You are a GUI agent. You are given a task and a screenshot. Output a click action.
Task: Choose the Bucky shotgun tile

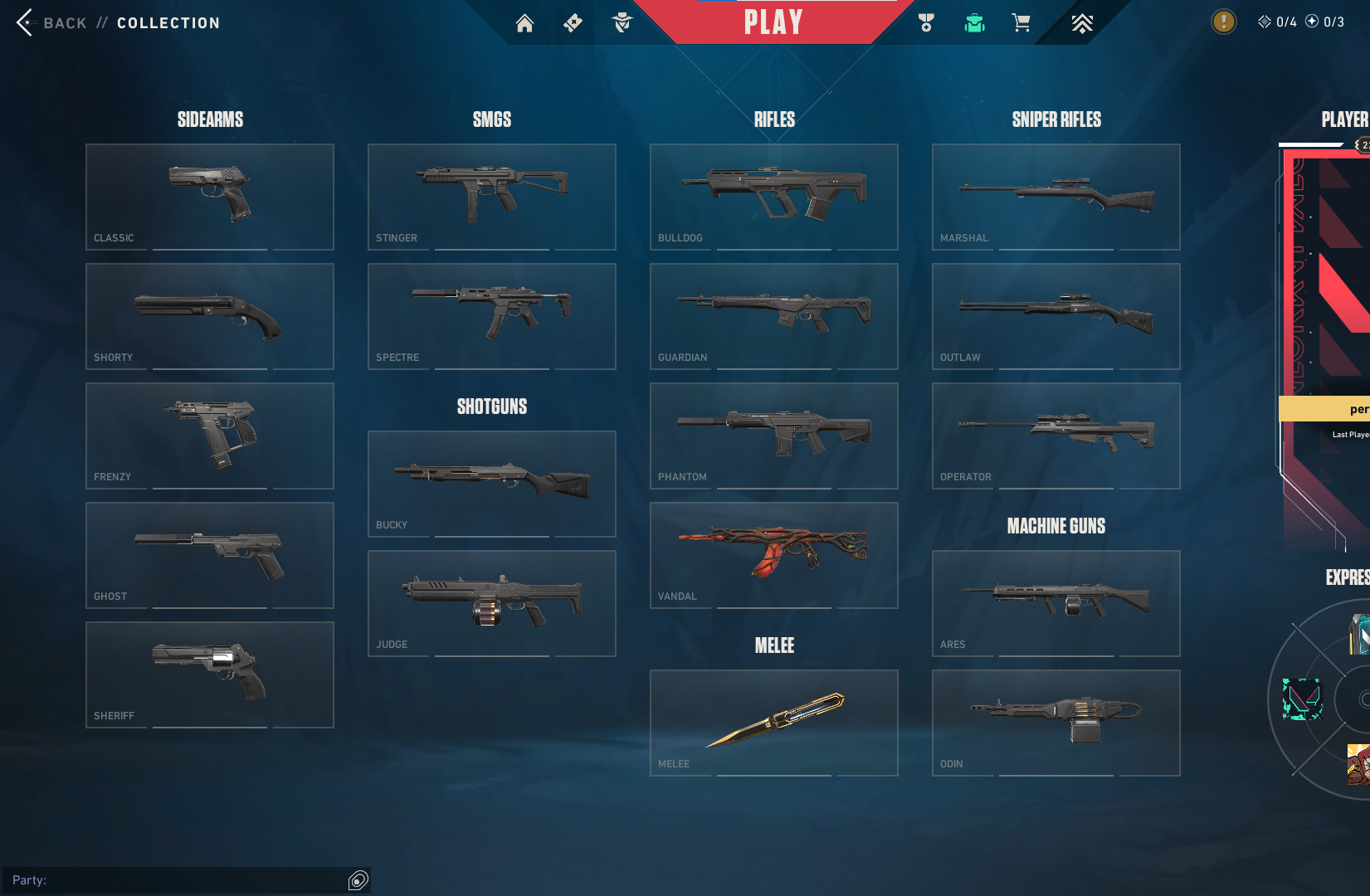tap(492, 484)
